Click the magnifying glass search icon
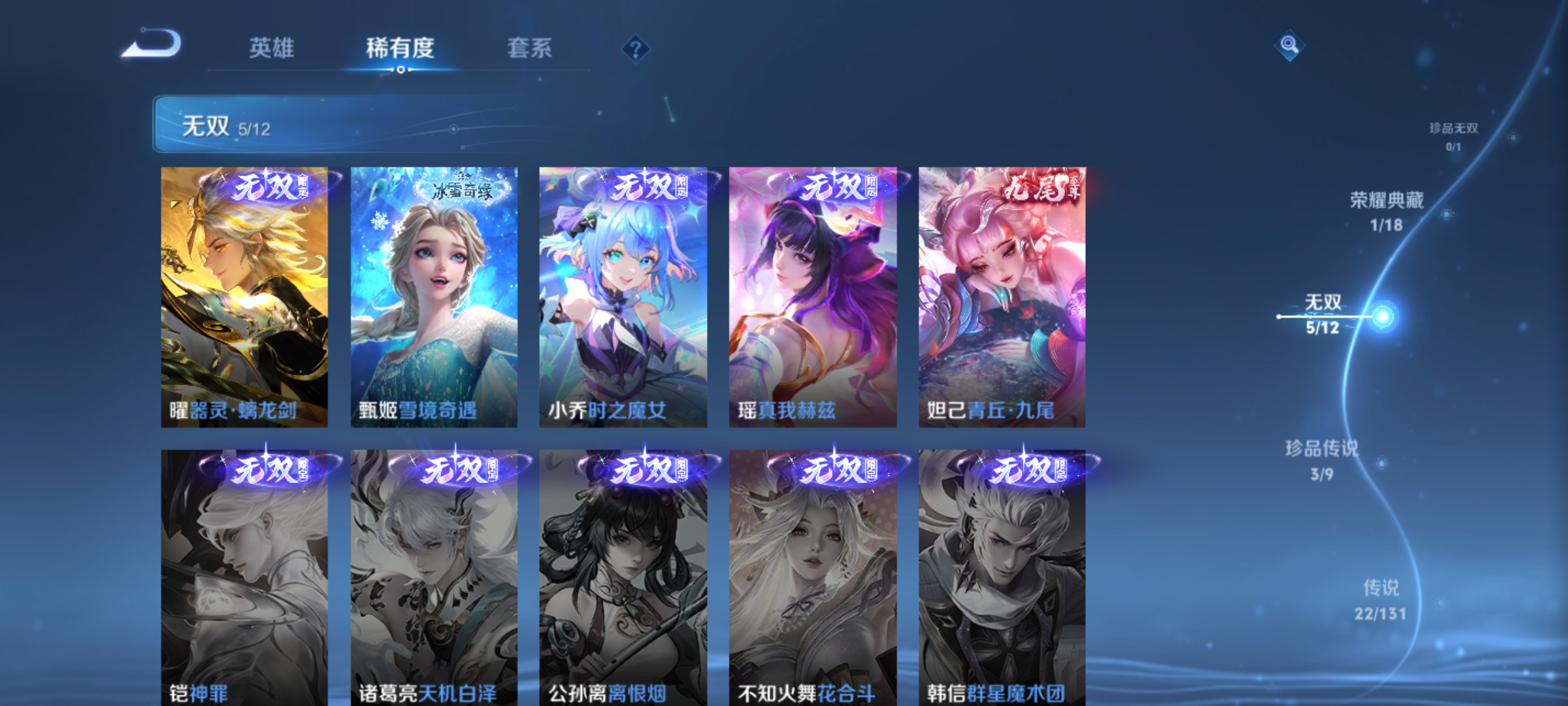1568x706 pixels. point(1289,45)
